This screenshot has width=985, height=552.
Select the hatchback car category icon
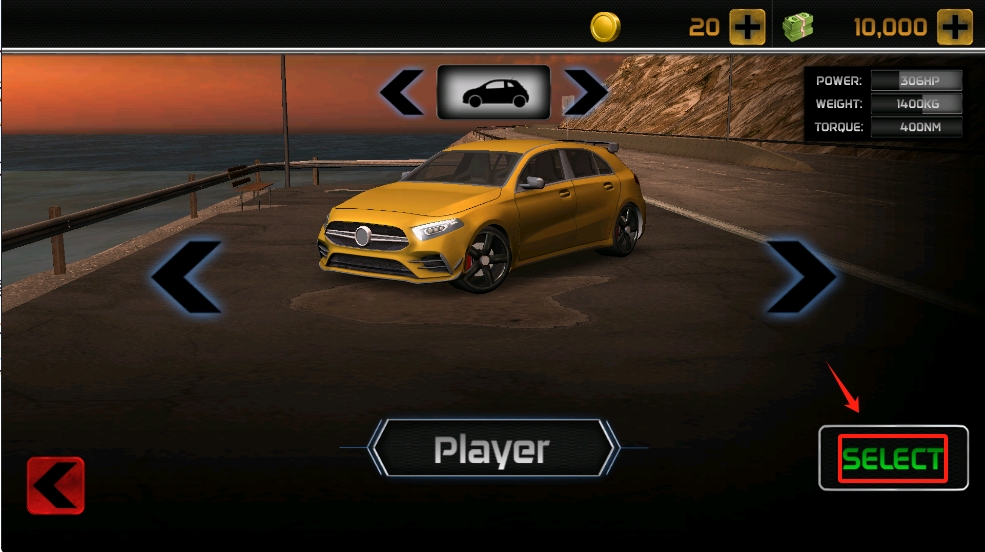(493, 93)
